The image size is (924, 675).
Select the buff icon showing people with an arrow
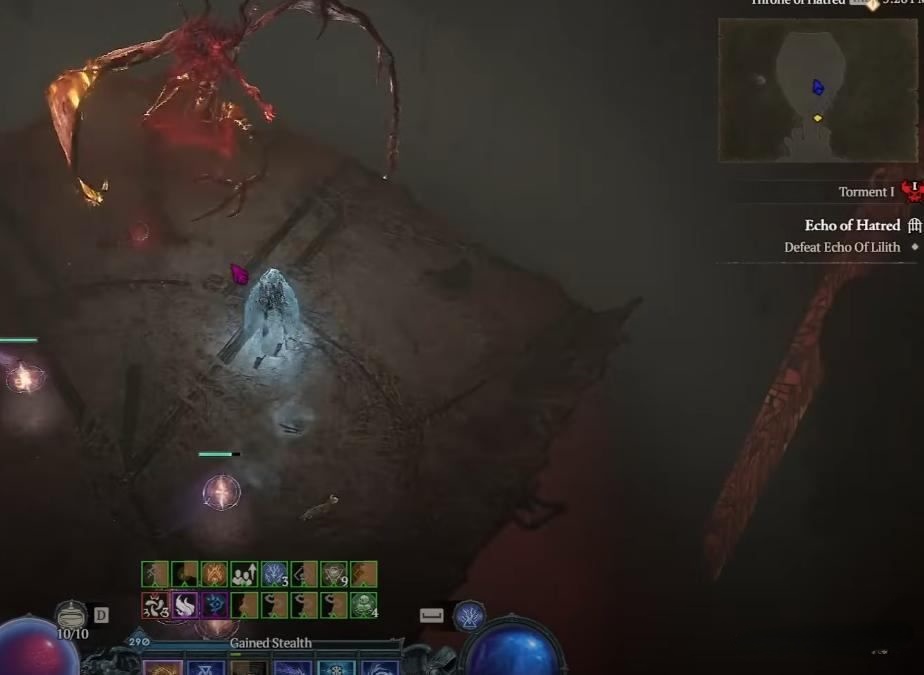click(244, 574)
